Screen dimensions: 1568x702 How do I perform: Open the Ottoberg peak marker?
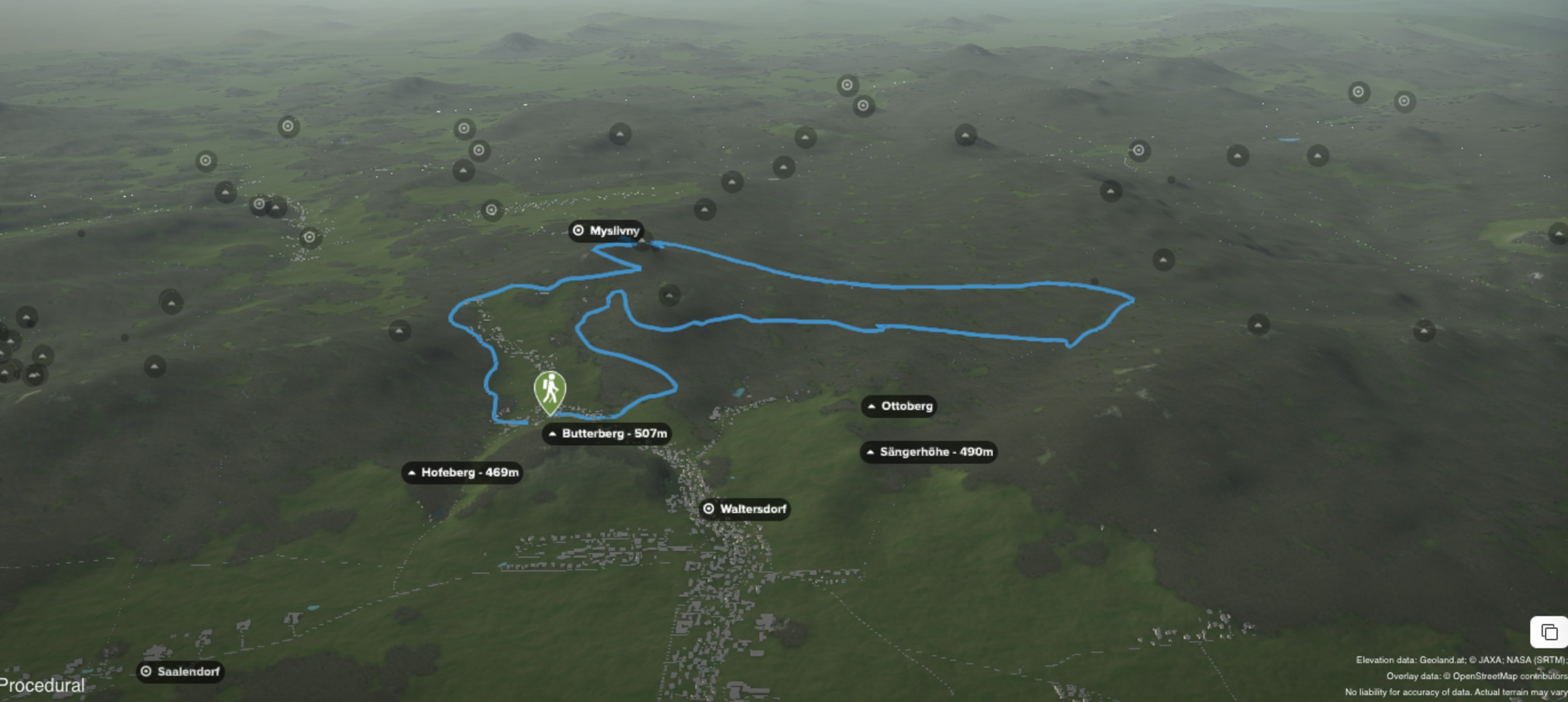pos(899,406)
